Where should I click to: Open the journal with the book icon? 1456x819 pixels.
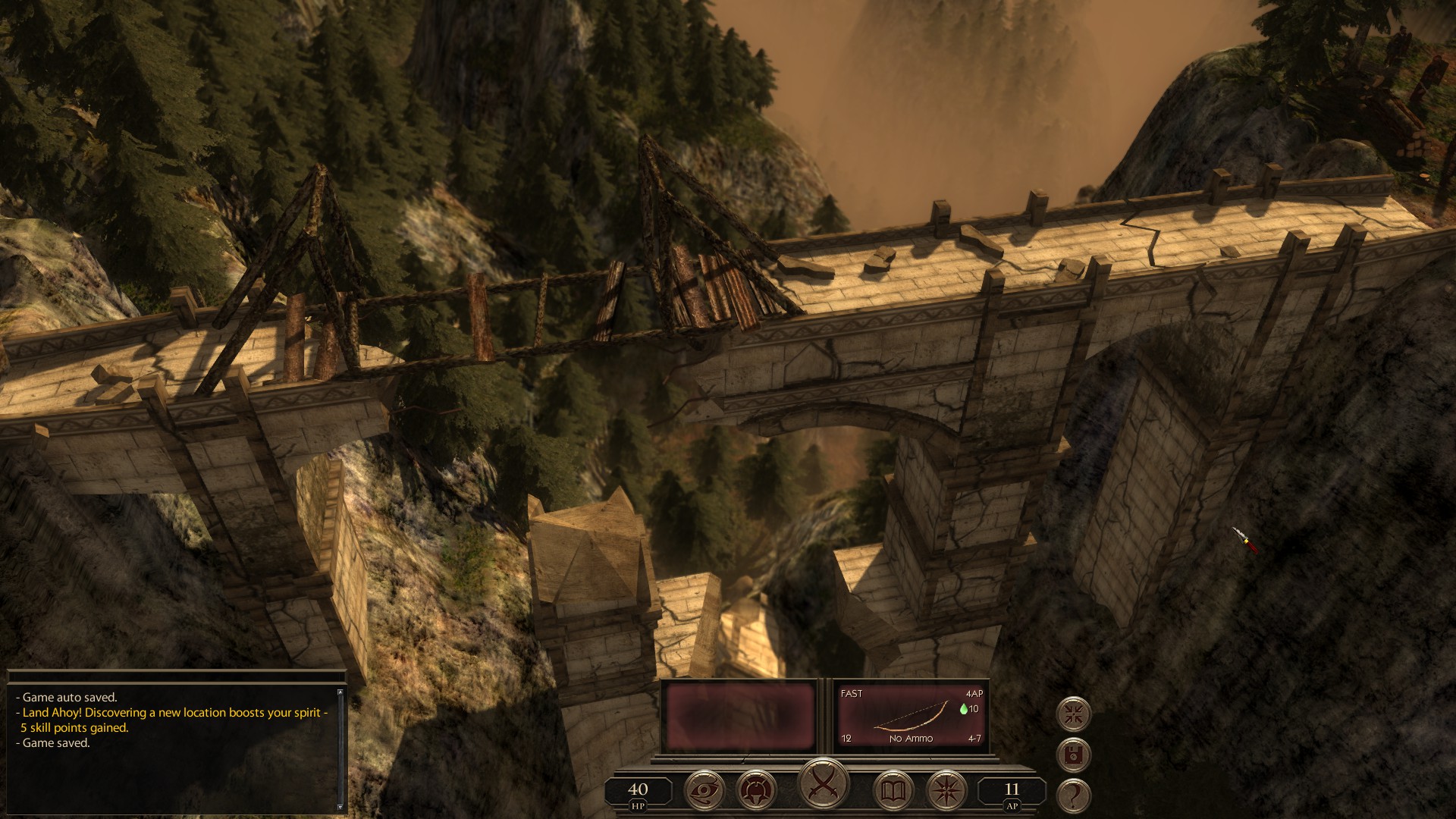pyautogui.click(x=893, y=789)
